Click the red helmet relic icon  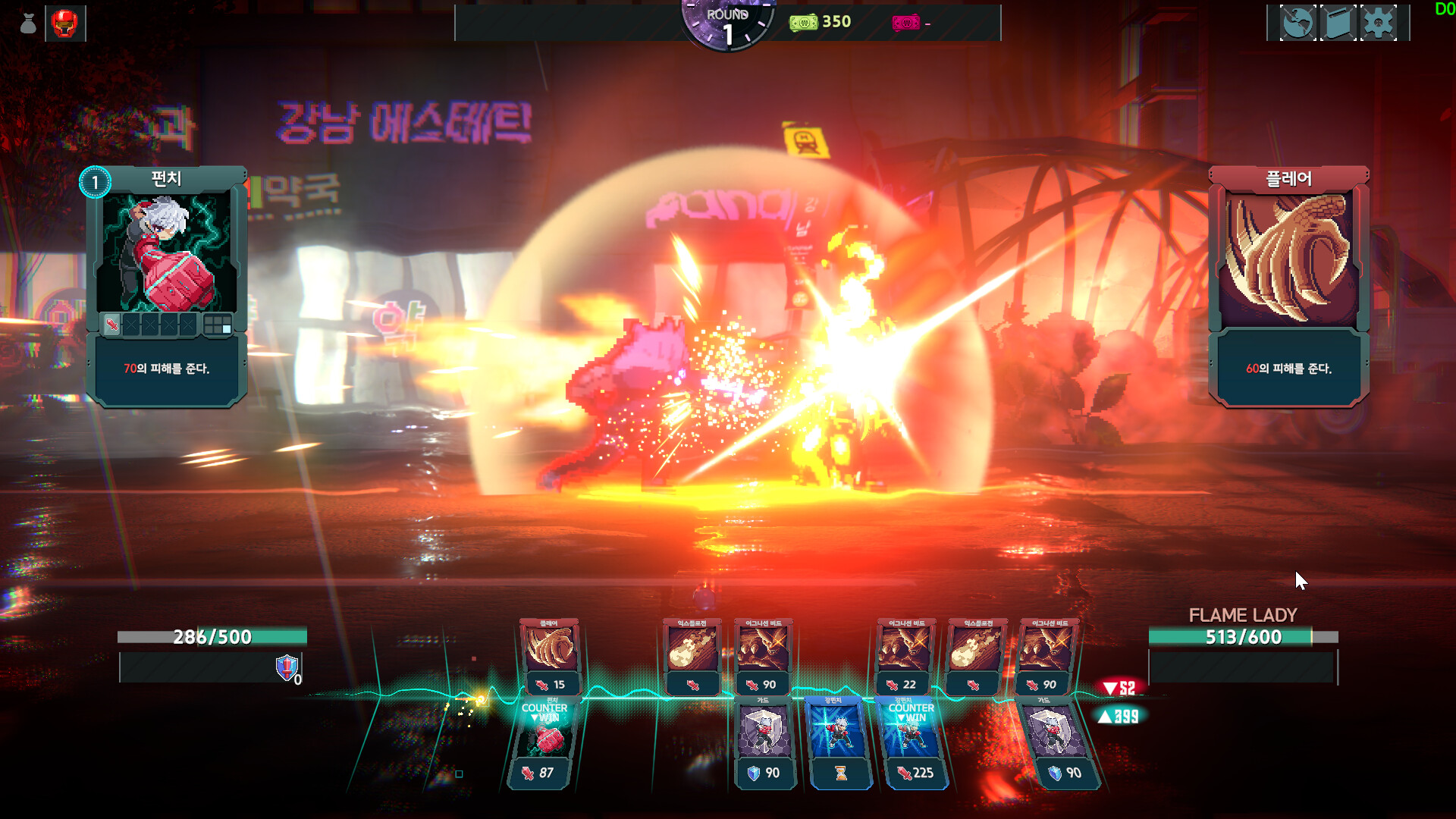click(65, 24)
